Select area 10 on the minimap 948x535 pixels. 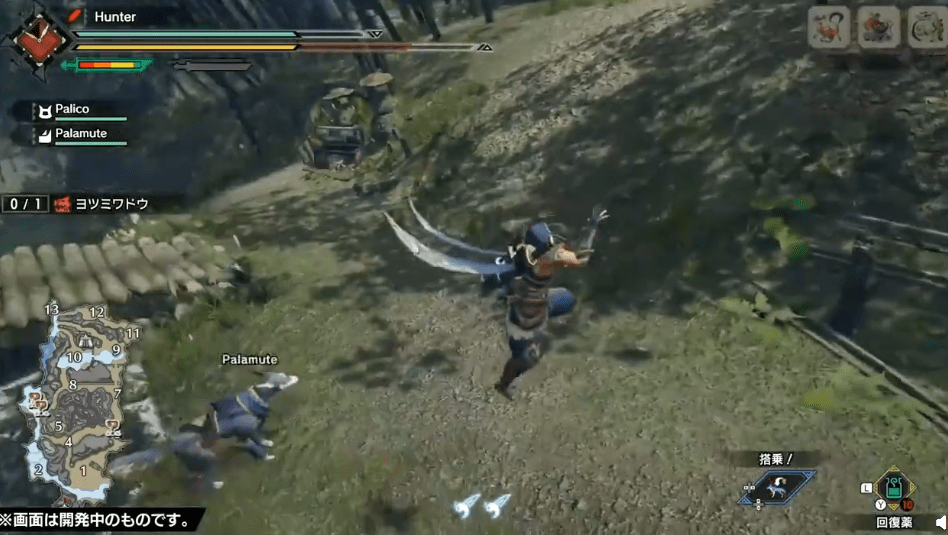pyautogui.click(x=73, y=357)
